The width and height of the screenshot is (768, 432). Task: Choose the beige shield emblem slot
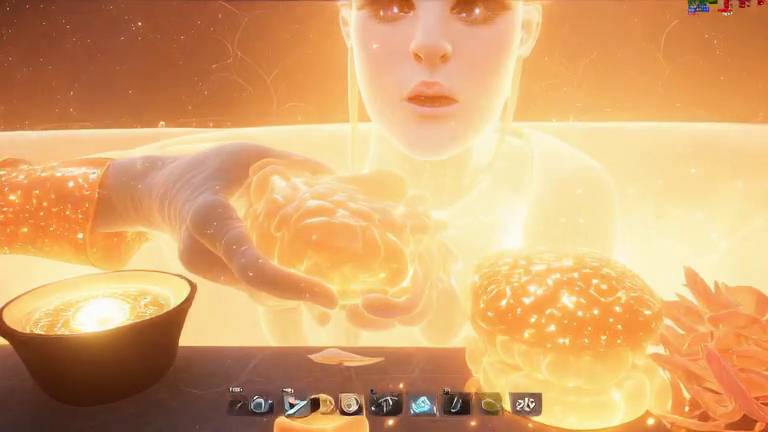coord(350,404)
